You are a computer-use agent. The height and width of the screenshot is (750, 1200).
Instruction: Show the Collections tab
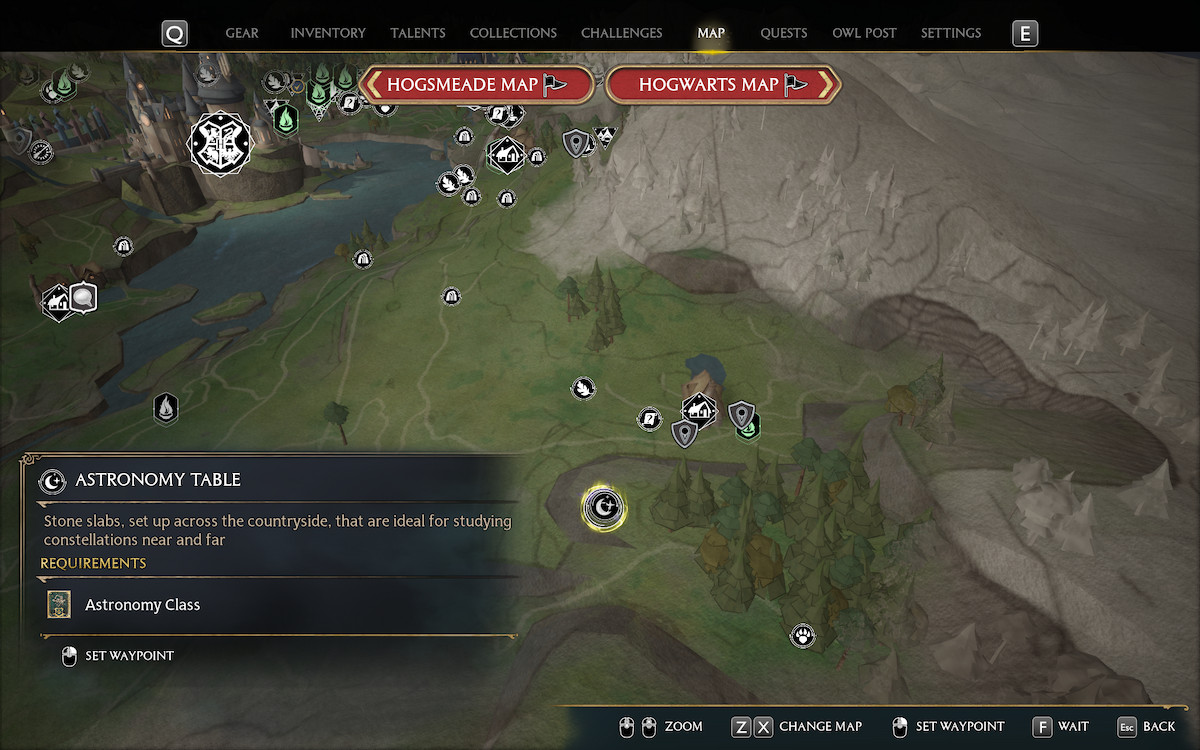click(x=513, y=33)
